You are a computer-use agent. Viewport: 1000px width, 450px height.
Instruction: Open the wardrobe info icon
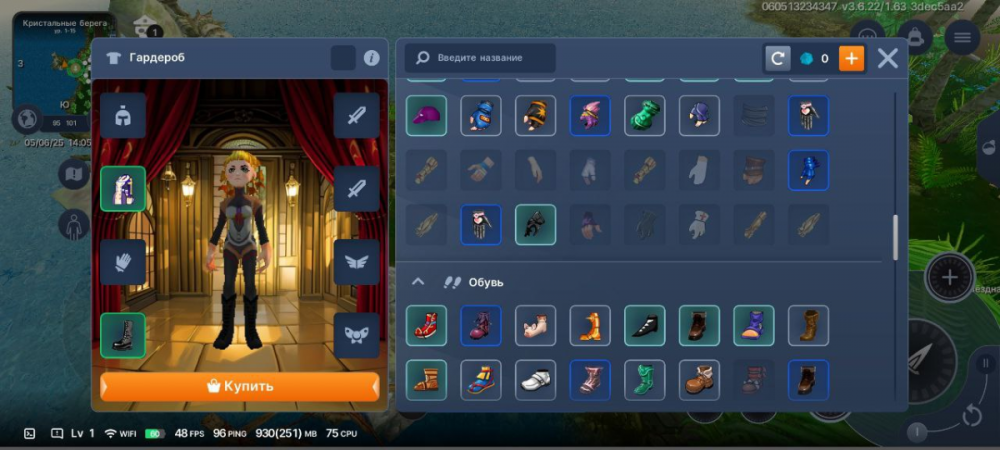tap(371, 58)
